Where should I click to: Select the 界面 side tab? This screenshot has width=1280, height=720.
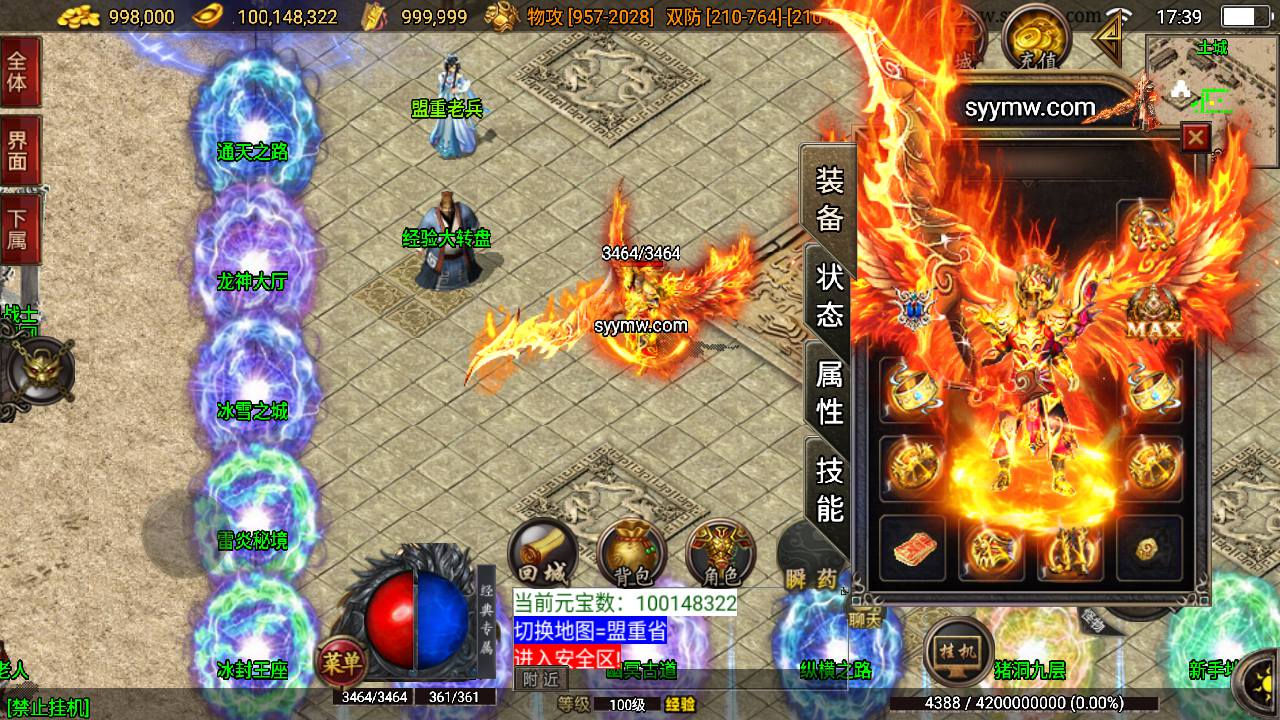(x=18, y=150)
